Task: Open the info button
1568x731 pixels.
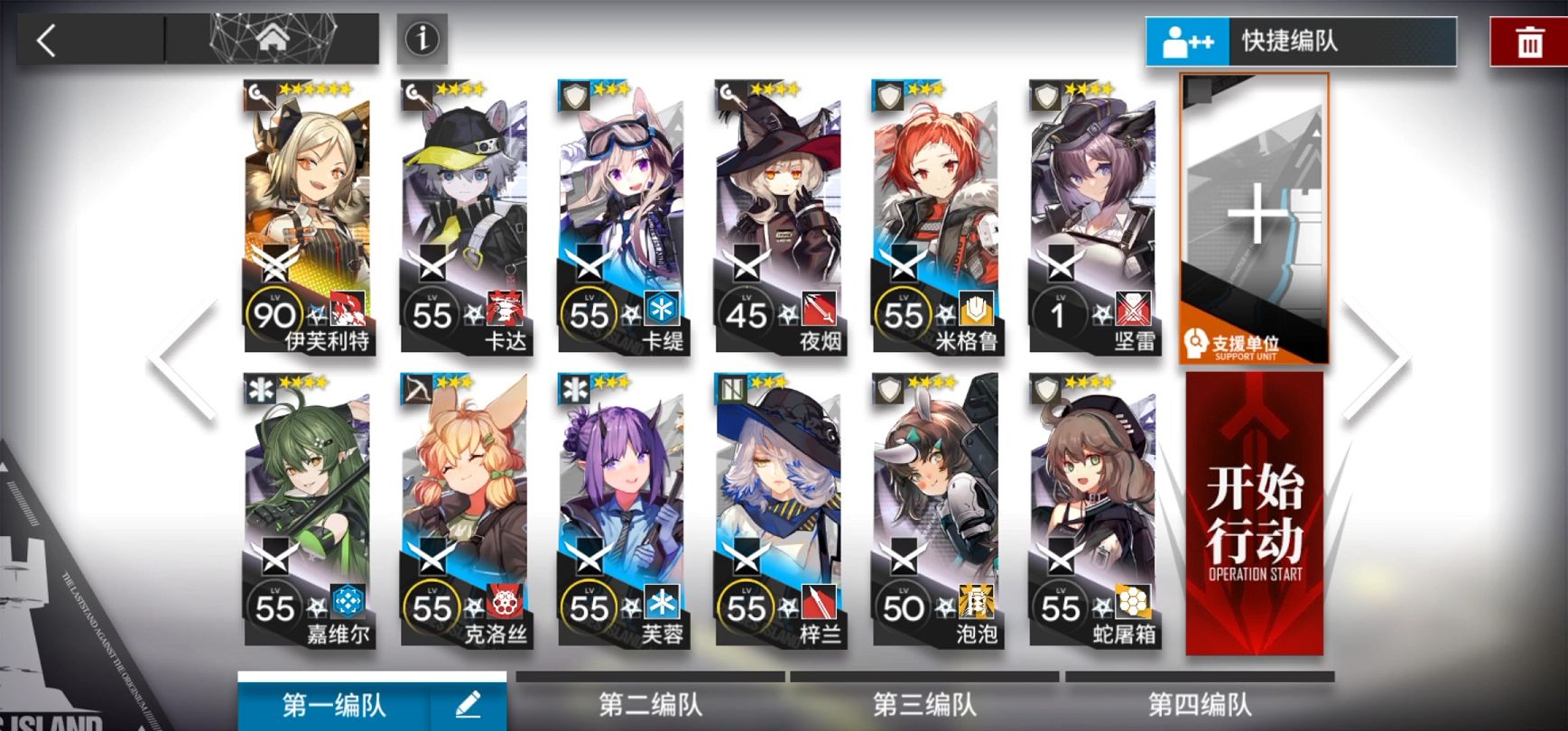Action: point(422,39)
